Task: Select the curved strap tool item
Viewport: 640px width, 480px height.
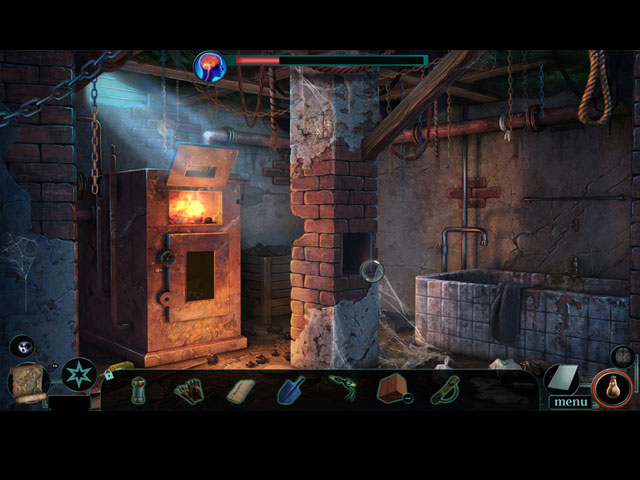Action: pyautogui.click(x=445, y=389)
